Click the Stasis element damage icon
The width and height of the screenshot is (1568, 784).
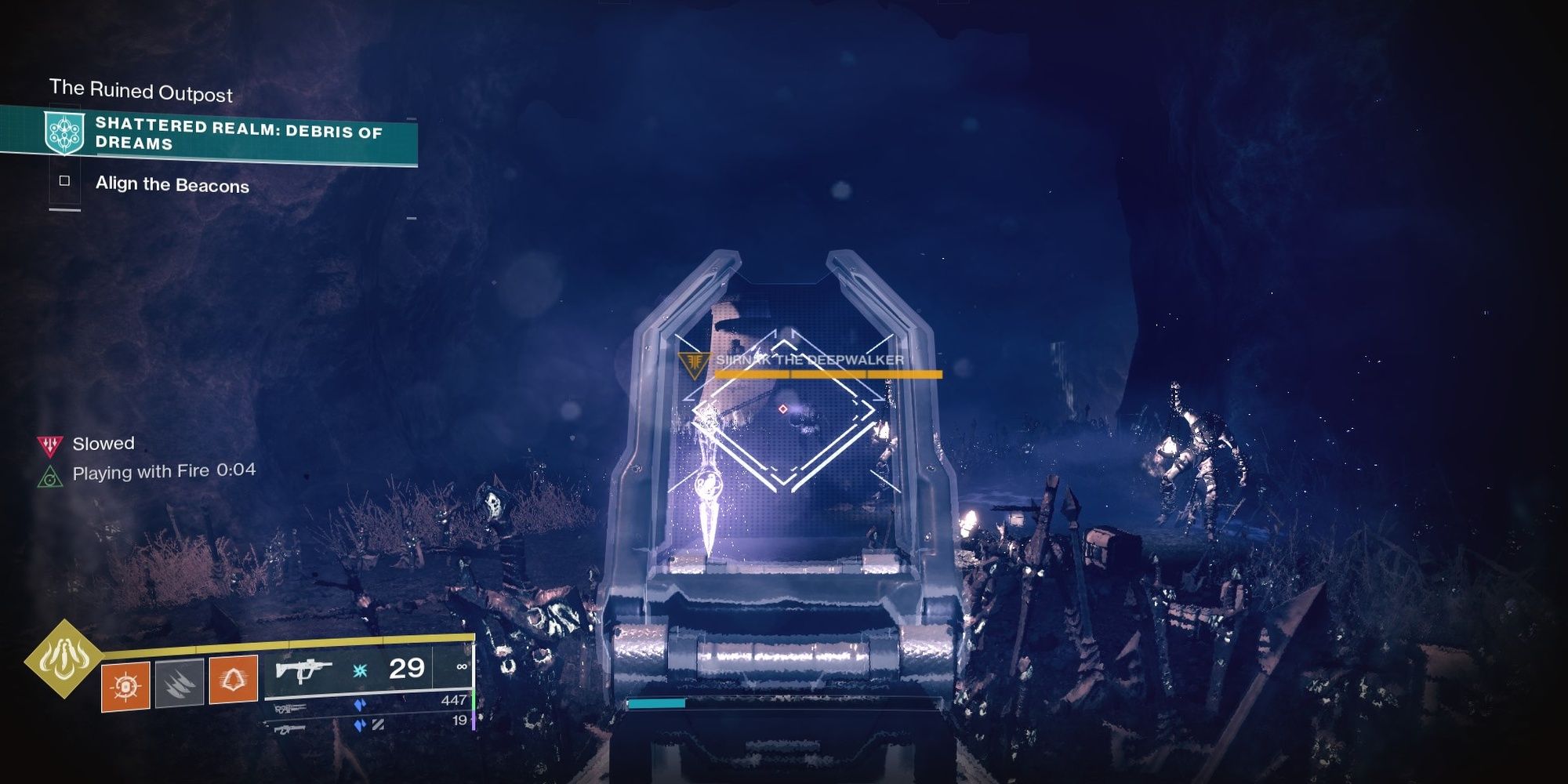pos(360,672)
